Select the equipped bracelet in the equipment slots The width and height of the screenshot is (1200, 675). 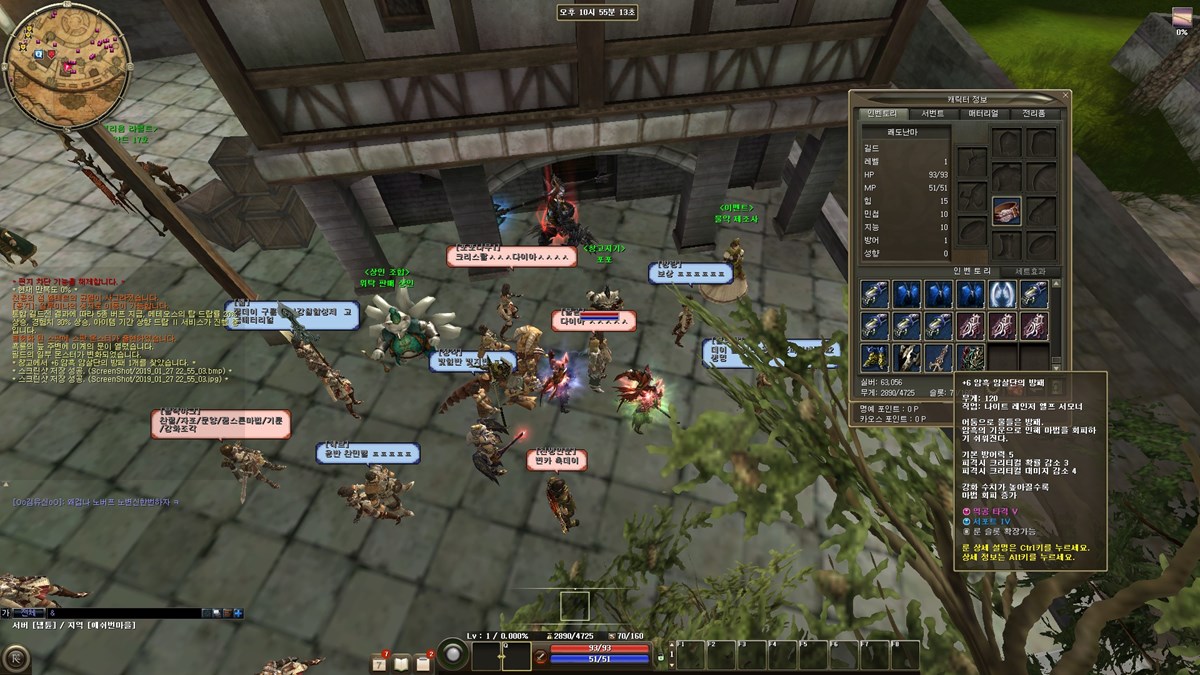[x=1006, y=211]
